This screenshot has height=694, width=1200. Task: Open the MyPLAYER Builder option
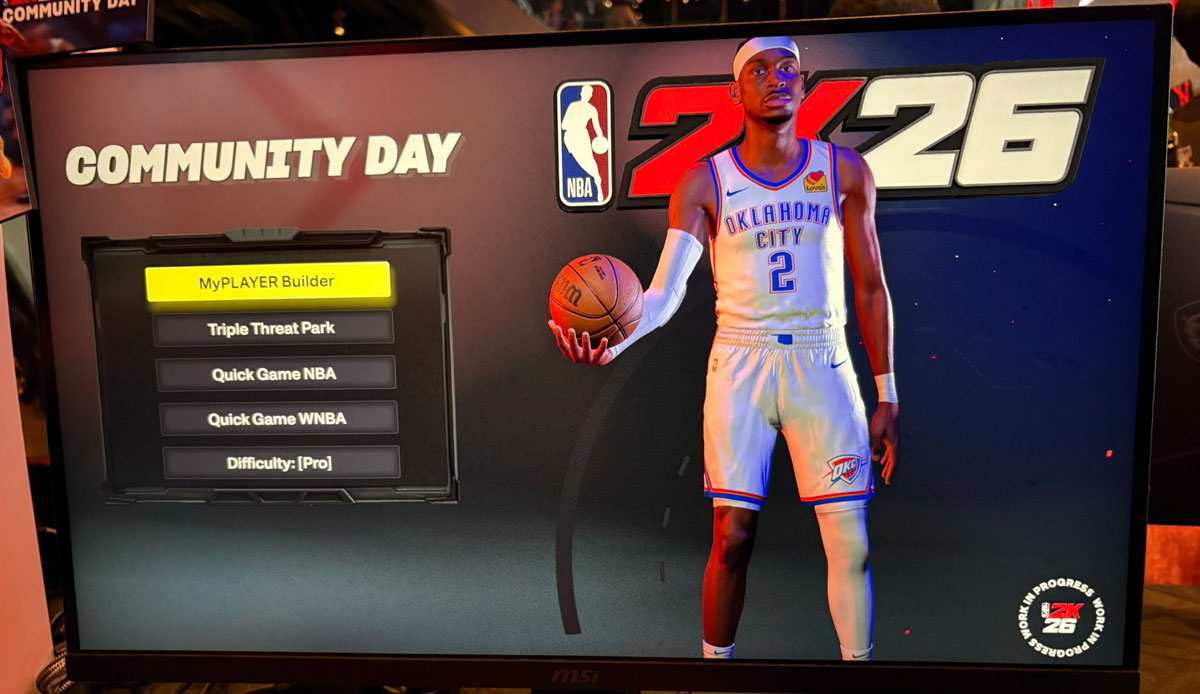[x=267, y=282]
